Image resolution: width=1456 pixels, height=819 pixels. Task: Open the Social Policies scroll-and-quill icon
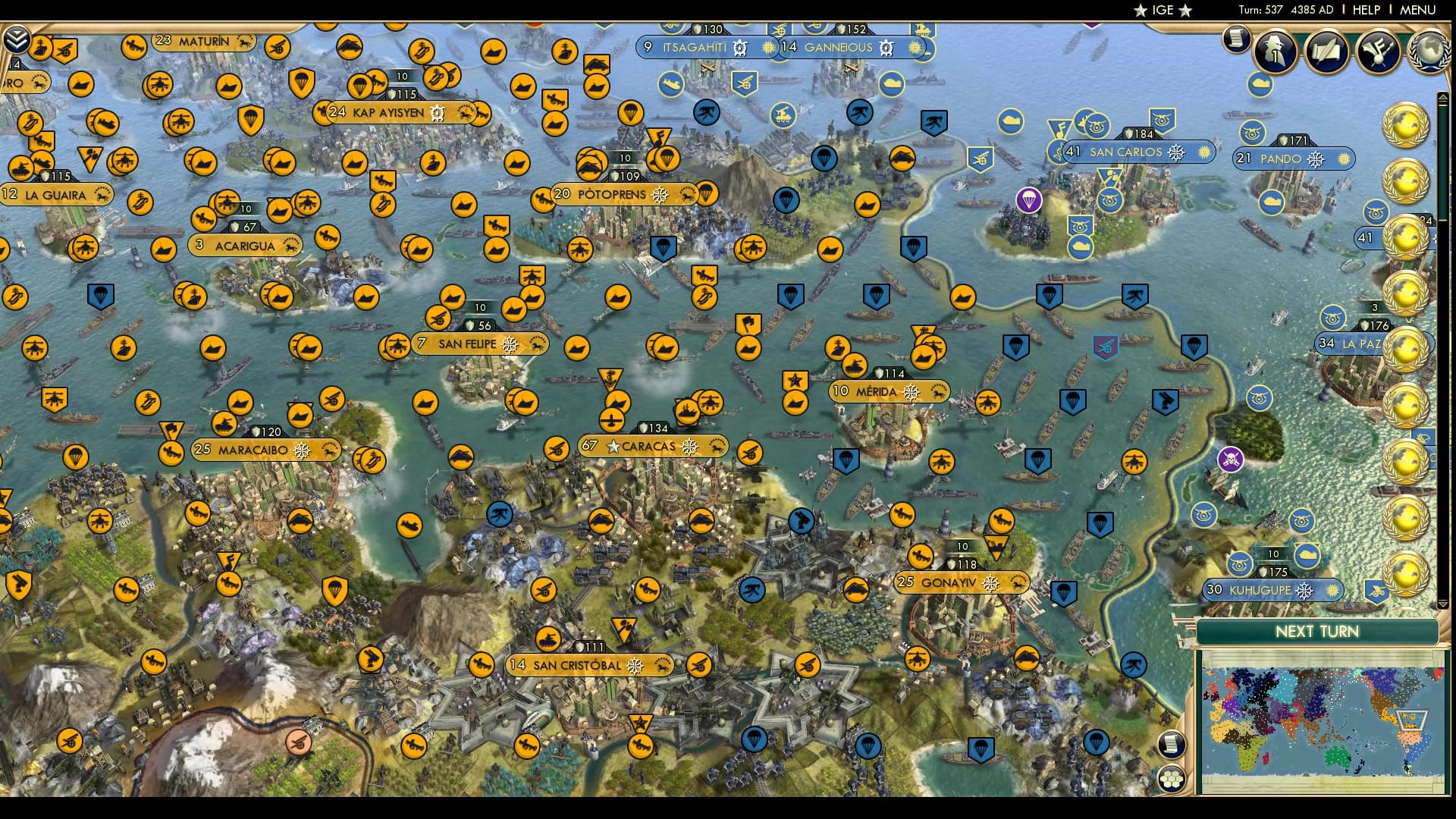1326,52
